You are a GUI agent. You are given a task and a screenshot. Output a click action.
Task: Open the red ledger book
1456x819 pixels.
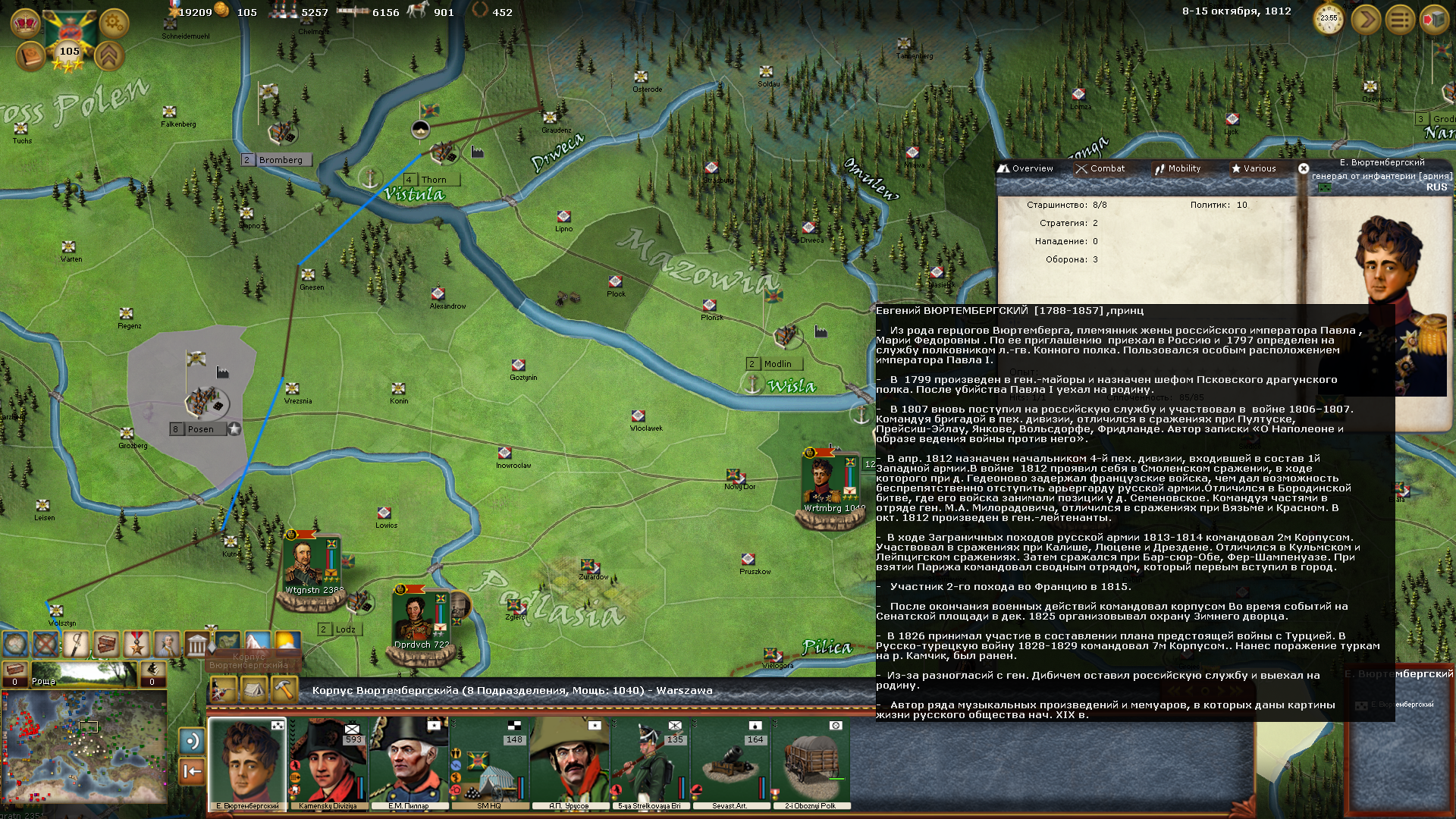[30, 57]
